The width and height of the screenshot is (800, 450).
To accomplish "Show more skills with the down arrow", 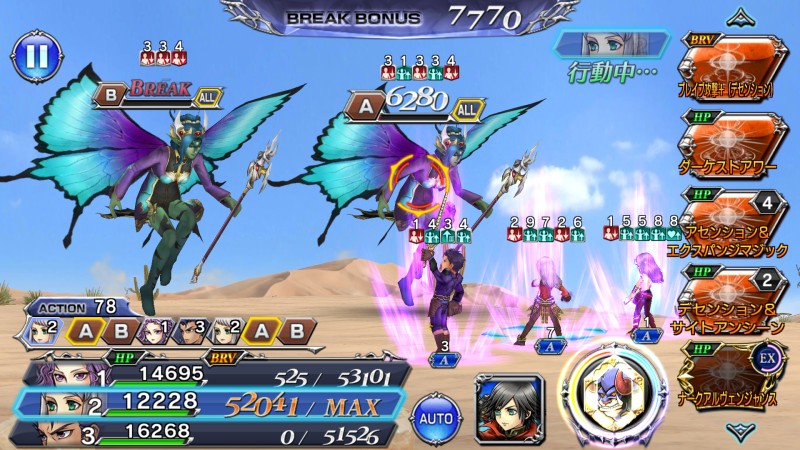I will pos(741,430).
